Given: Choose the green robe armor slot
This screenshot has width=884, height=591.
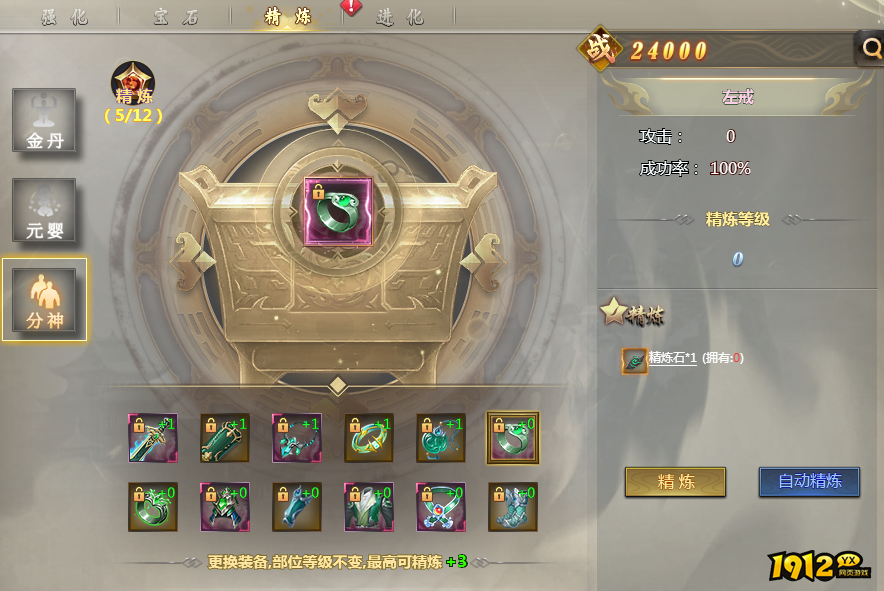Looking at the screenshot, I should pos(369,507).
